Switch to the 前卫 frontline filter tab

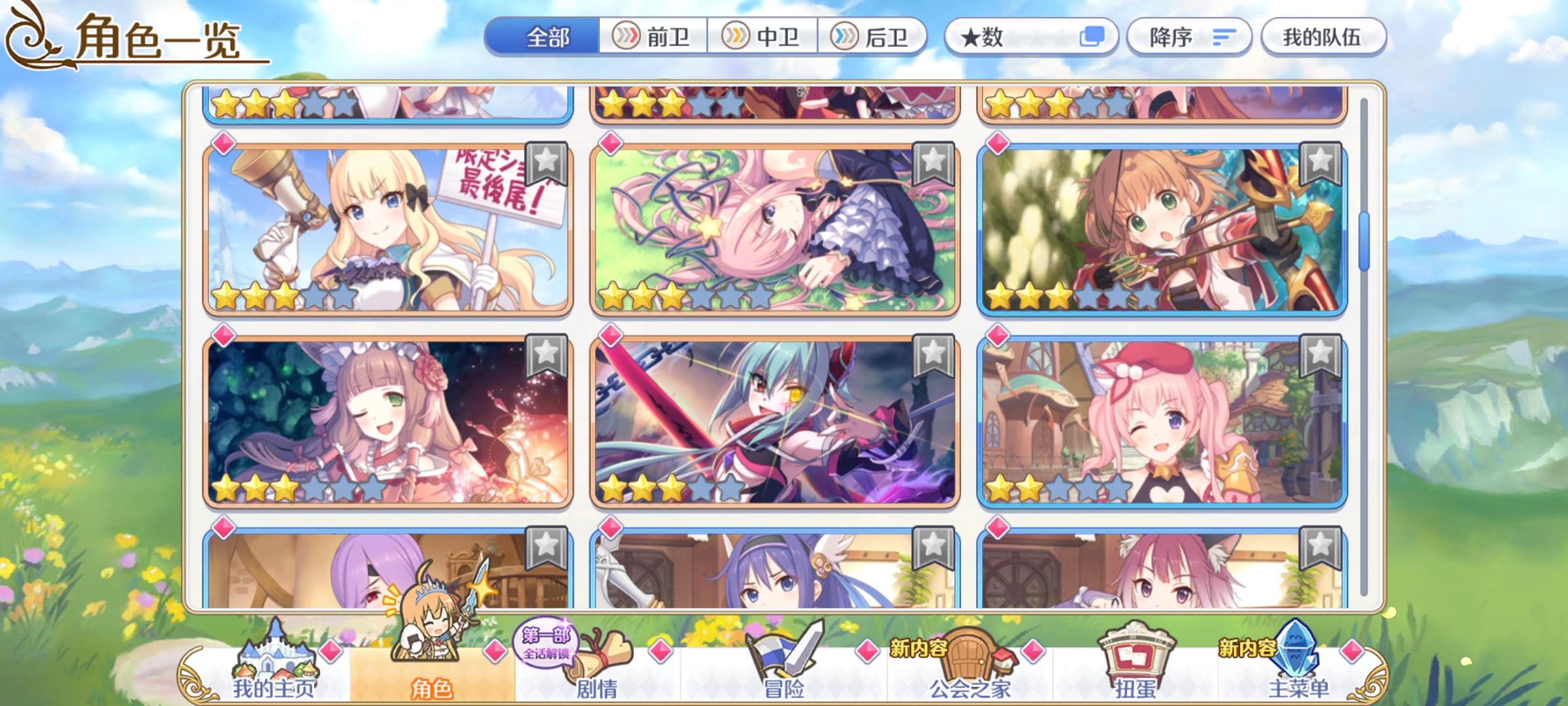click(653, 37)
